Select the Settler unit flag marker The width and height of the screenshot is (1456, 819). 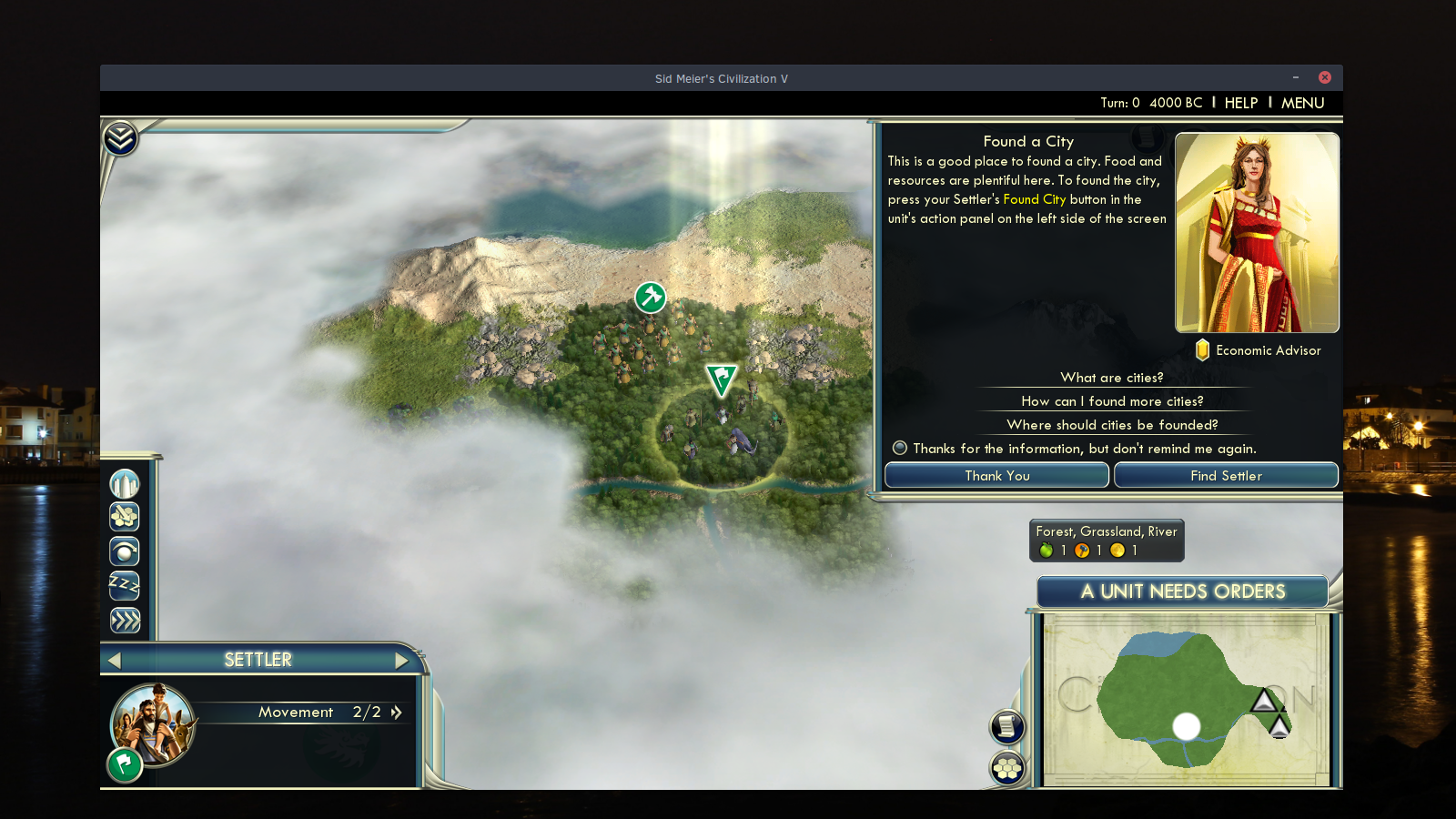pos(721,378)
